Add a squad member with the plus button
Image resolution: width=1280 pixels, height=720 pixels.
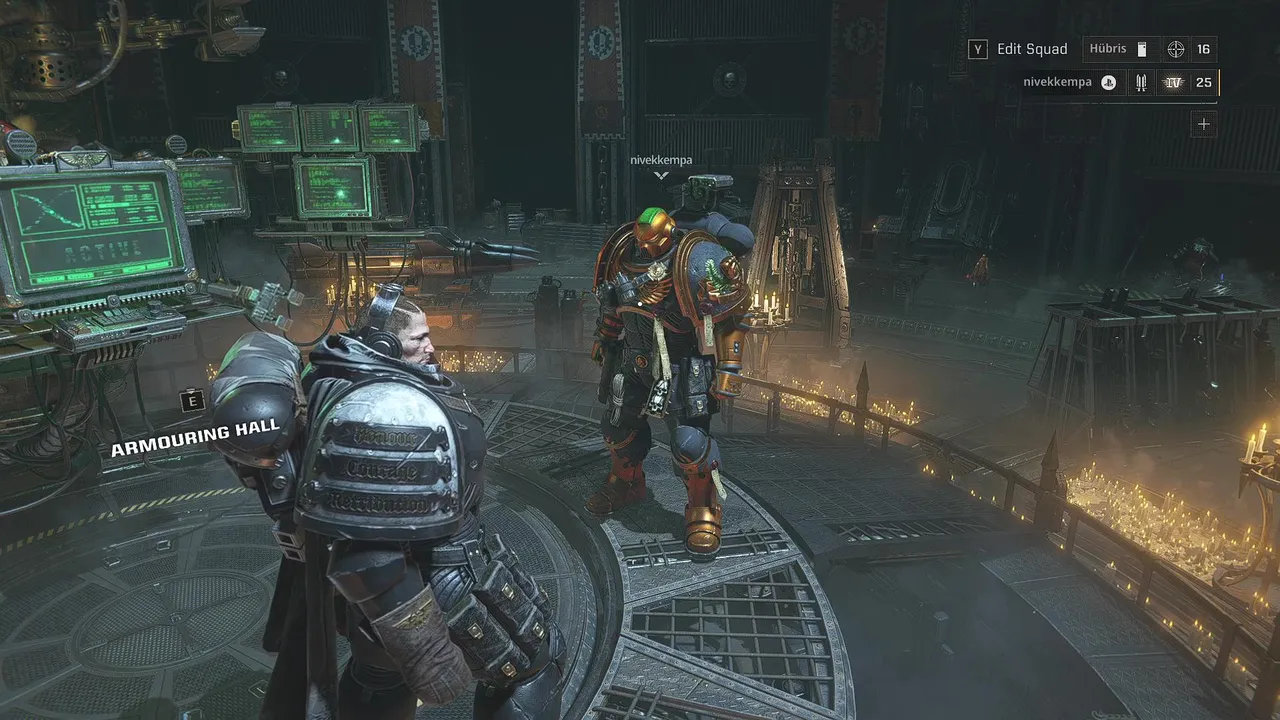tap(1204, 125)
